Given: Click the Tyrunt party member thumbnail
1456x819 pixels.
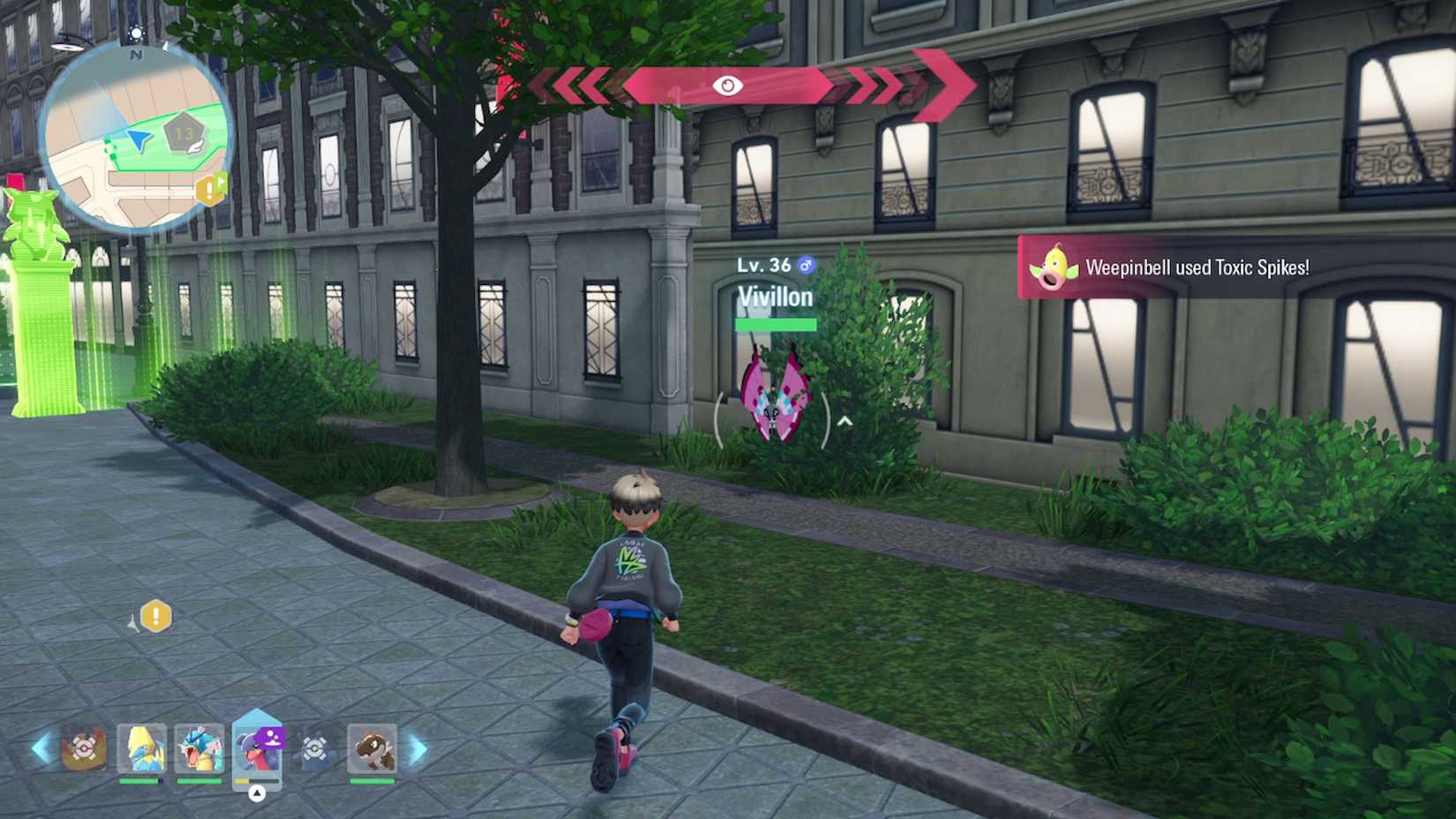Looking at the screenshot, I should coord(373,750).
